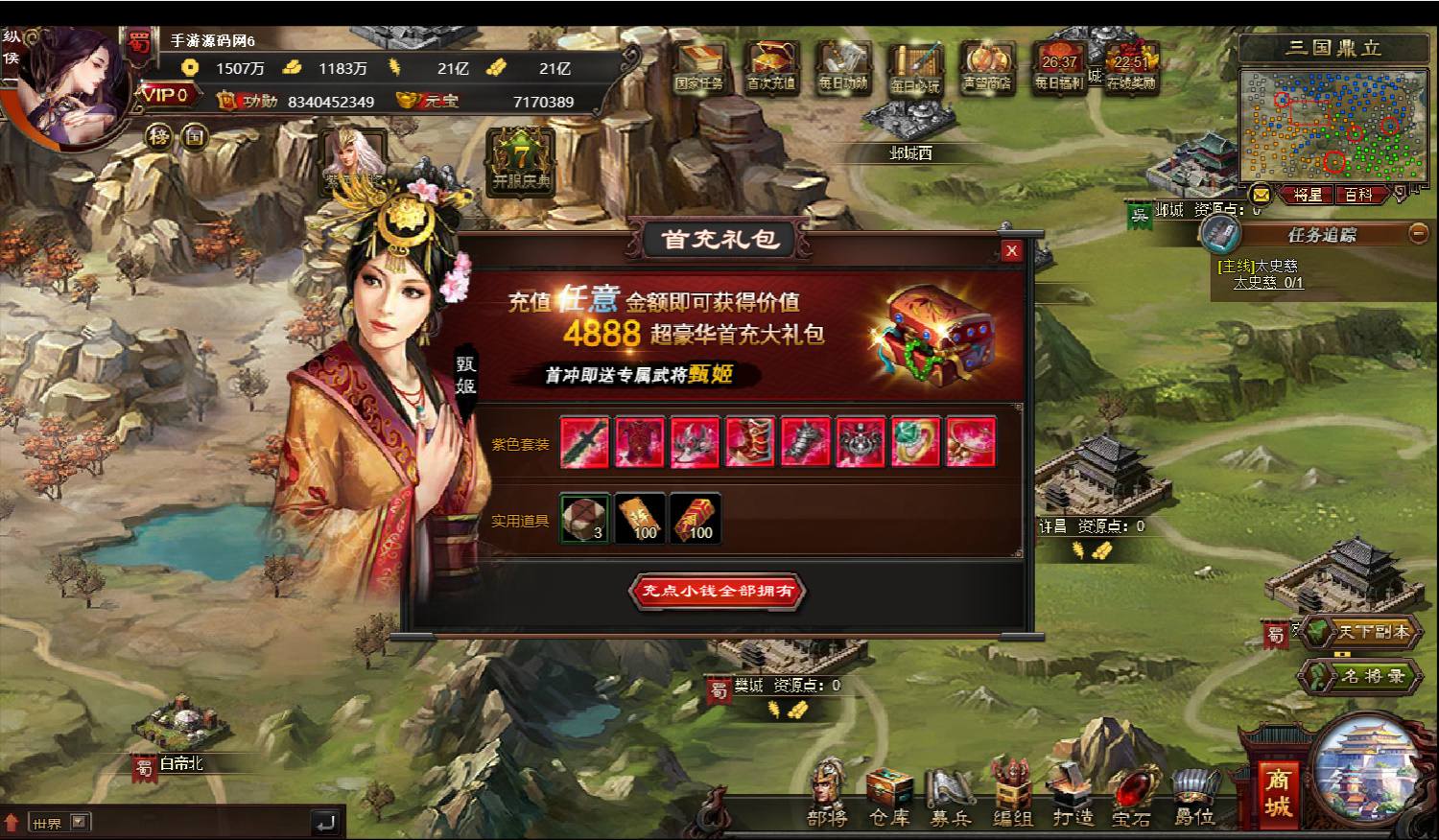Open the 部将 generals menu

827,794
